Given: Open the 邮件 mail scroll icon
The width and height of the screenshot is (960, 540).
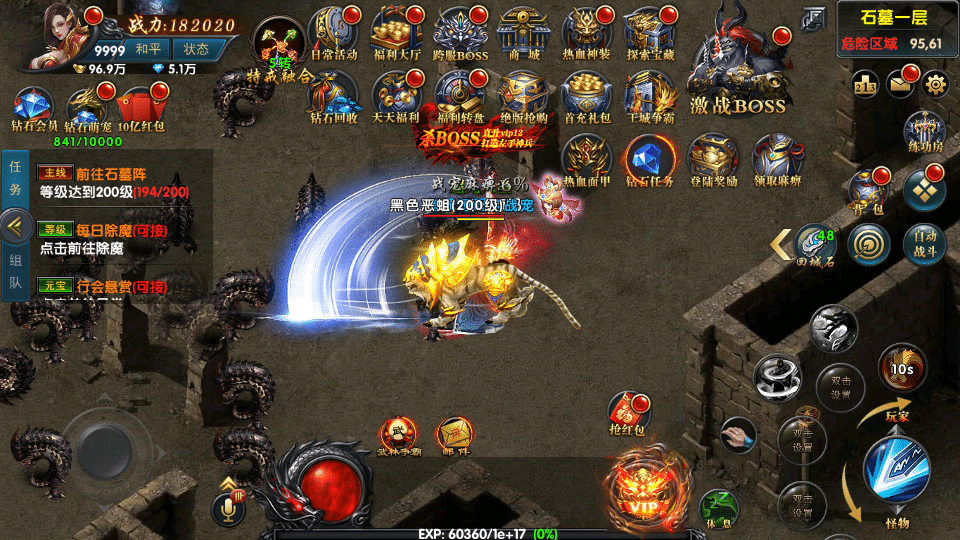Looking at the screenshot, I should [x=456, y=435].
